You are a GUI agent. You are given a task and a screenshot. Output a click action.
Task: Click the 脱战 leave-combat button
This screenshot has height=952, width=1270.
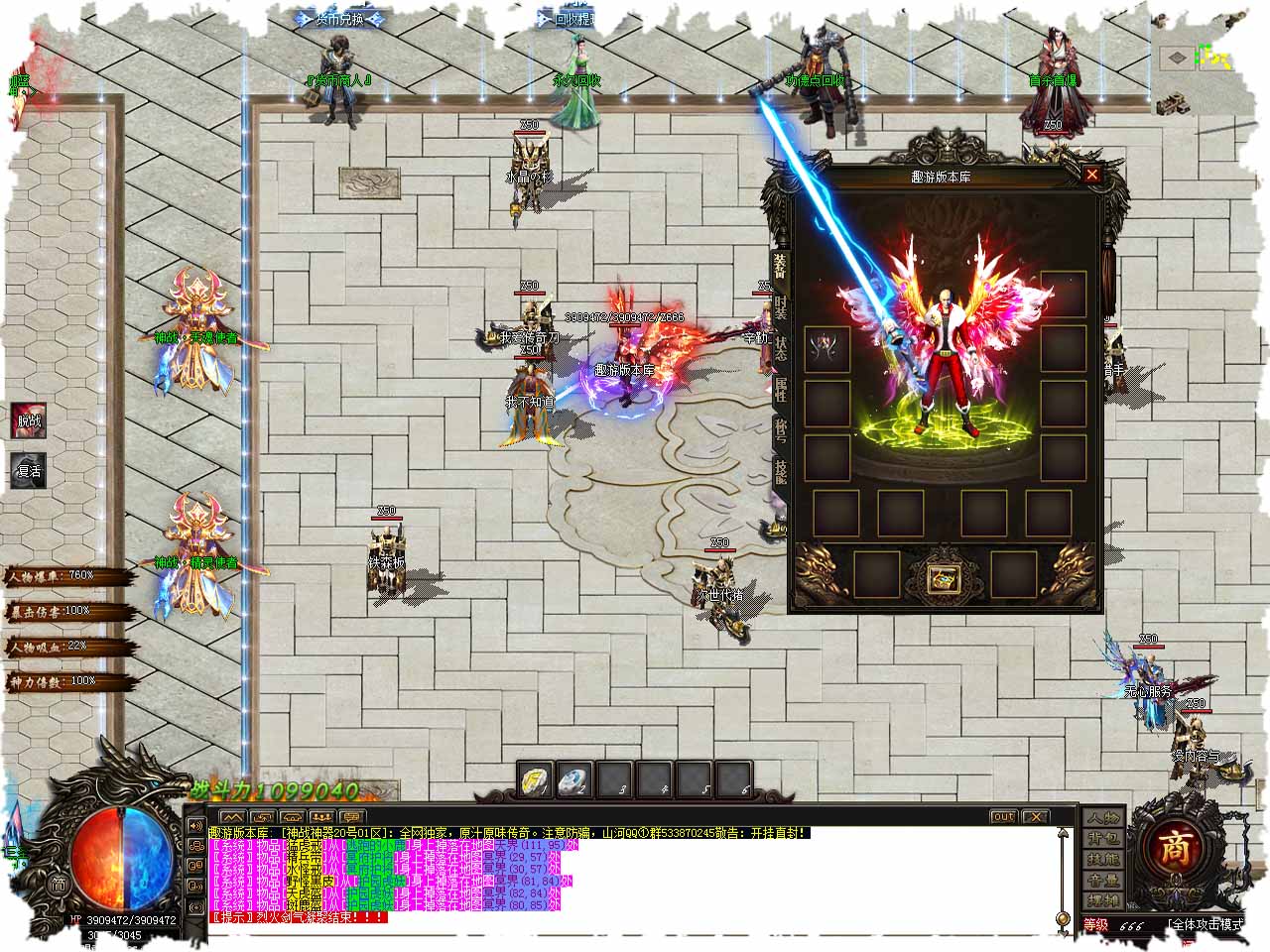[x=29, y=421]
